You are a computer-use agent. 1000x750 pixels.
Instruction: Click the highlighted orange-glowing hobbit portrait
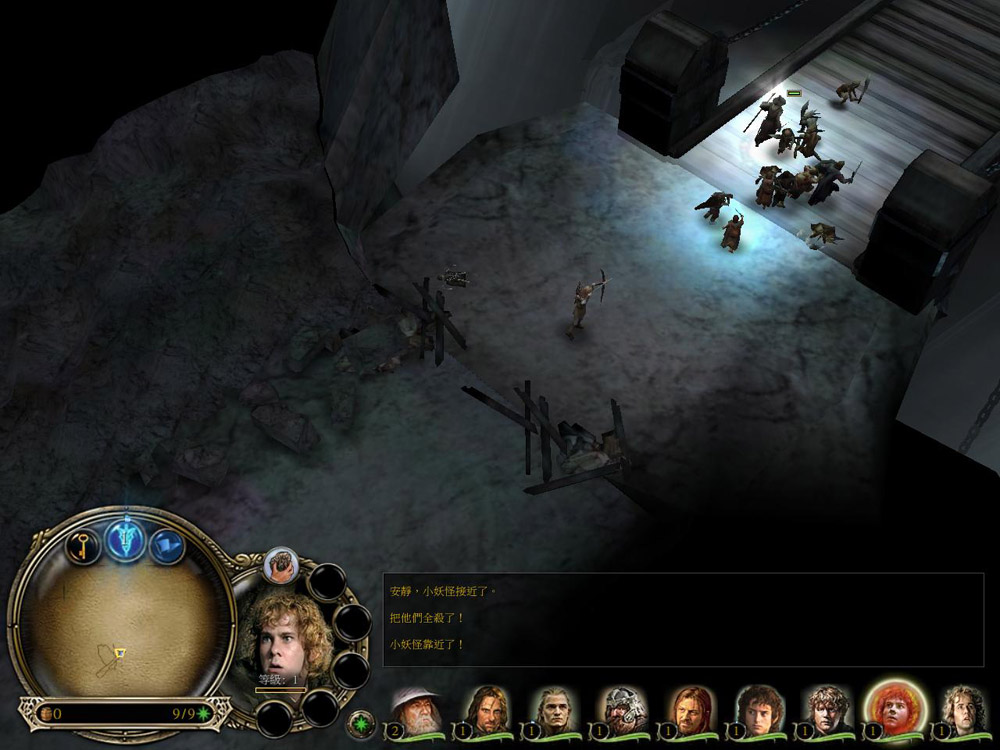(x=895, y=710)
